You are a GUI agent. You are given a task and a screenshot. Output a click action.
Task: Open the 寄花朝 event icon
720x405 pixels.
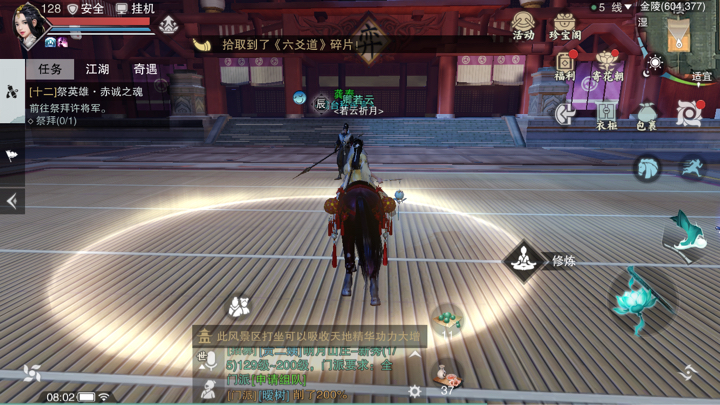pos(607,66)
